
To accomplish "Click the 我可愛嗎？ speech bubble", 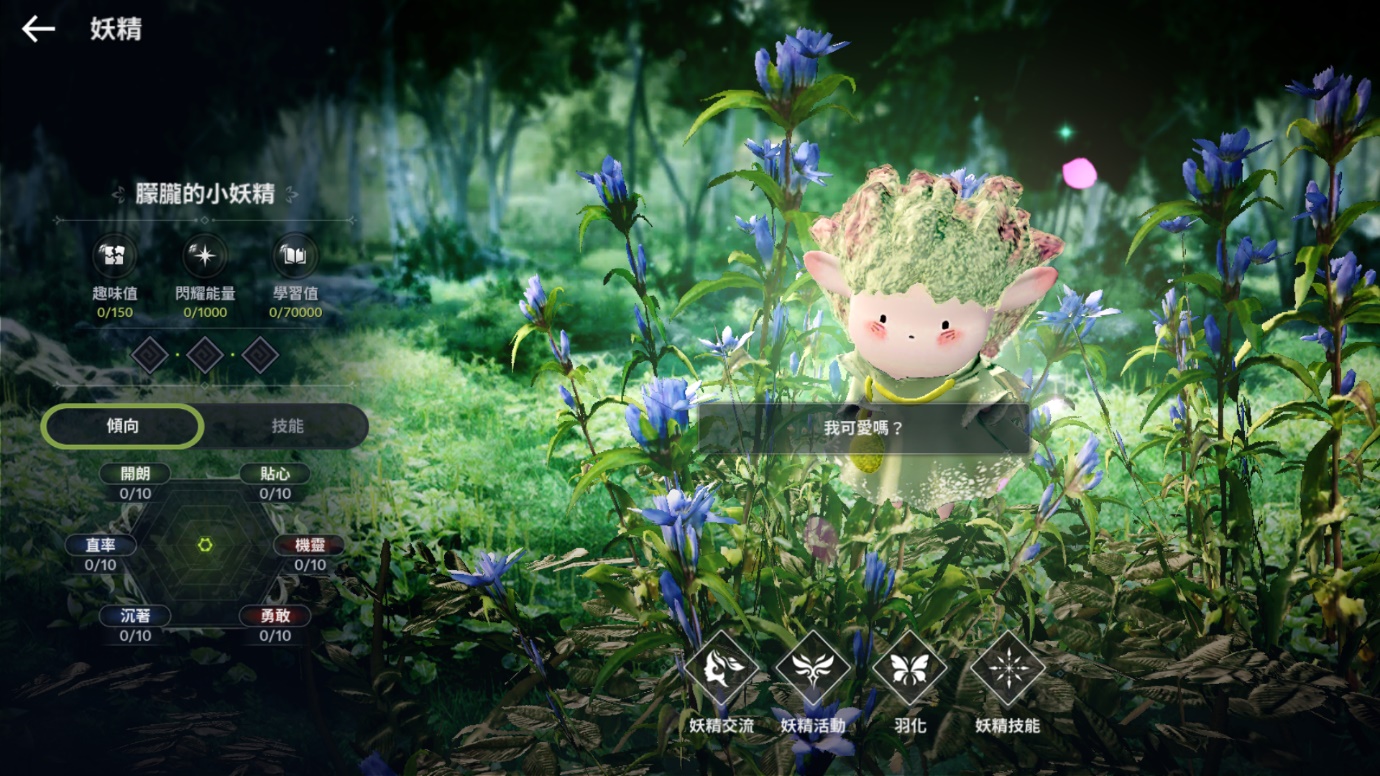I will (x=864, y=428).
